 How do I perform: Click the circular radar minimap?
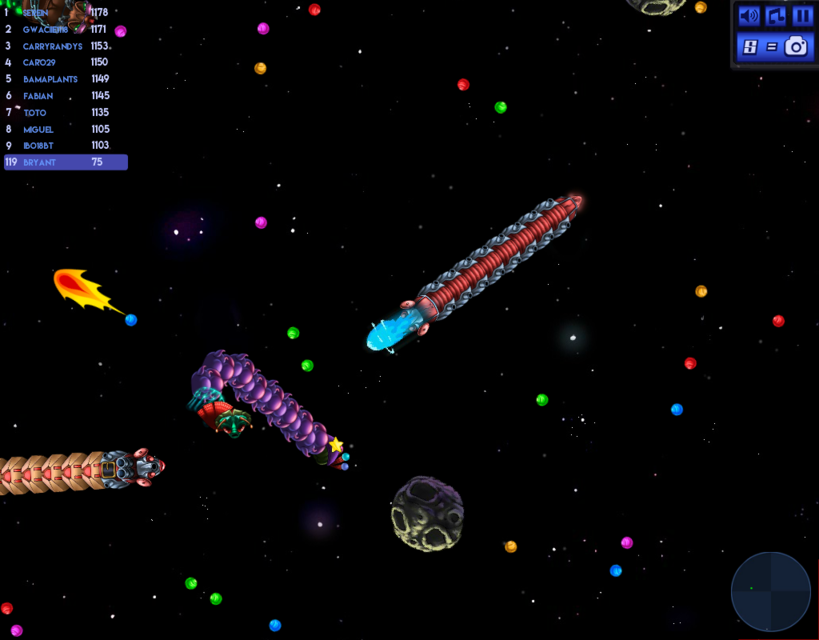pos(770,591)
